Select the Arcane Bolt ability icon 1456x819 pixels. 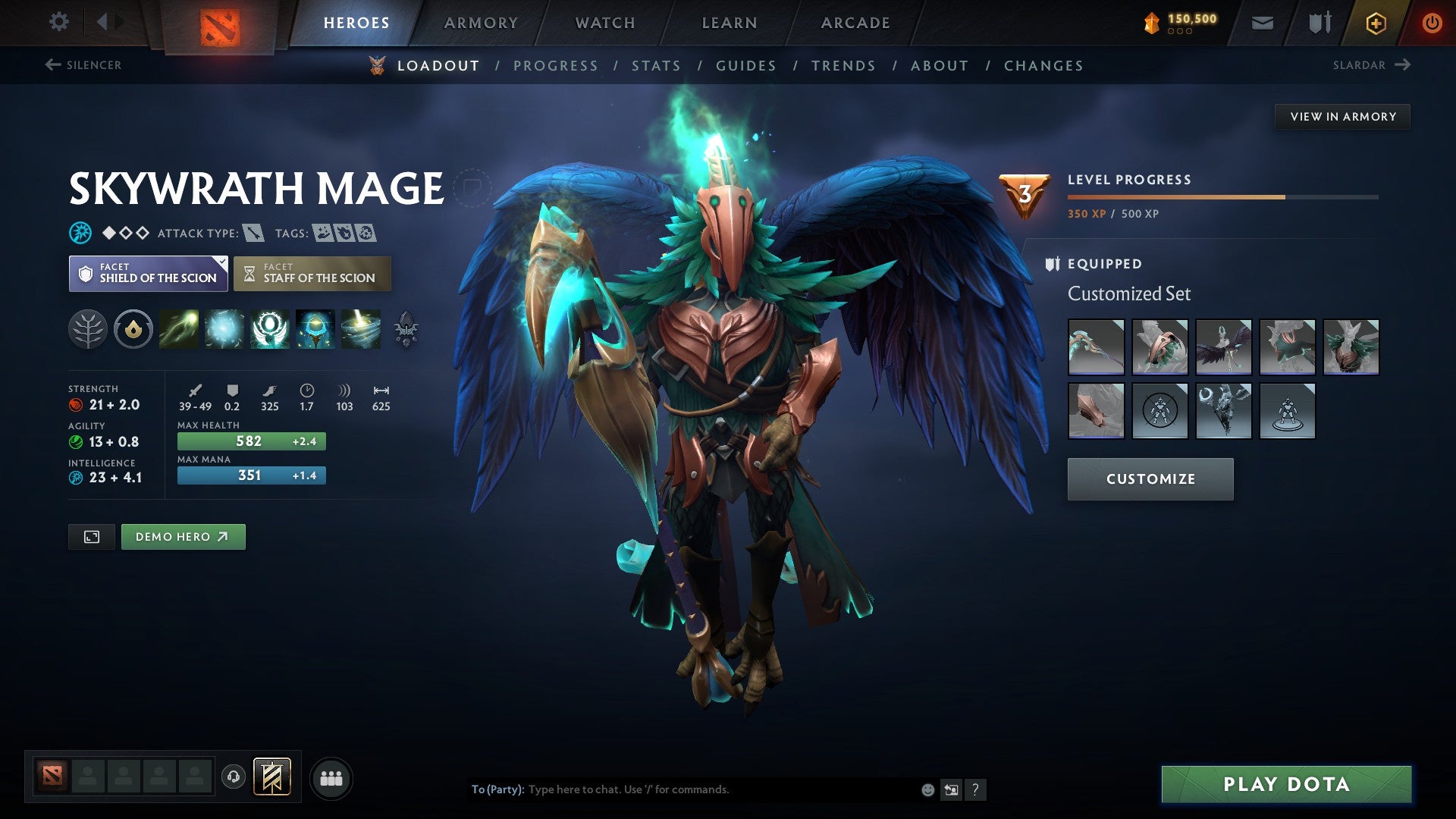(x=179, y=329)
